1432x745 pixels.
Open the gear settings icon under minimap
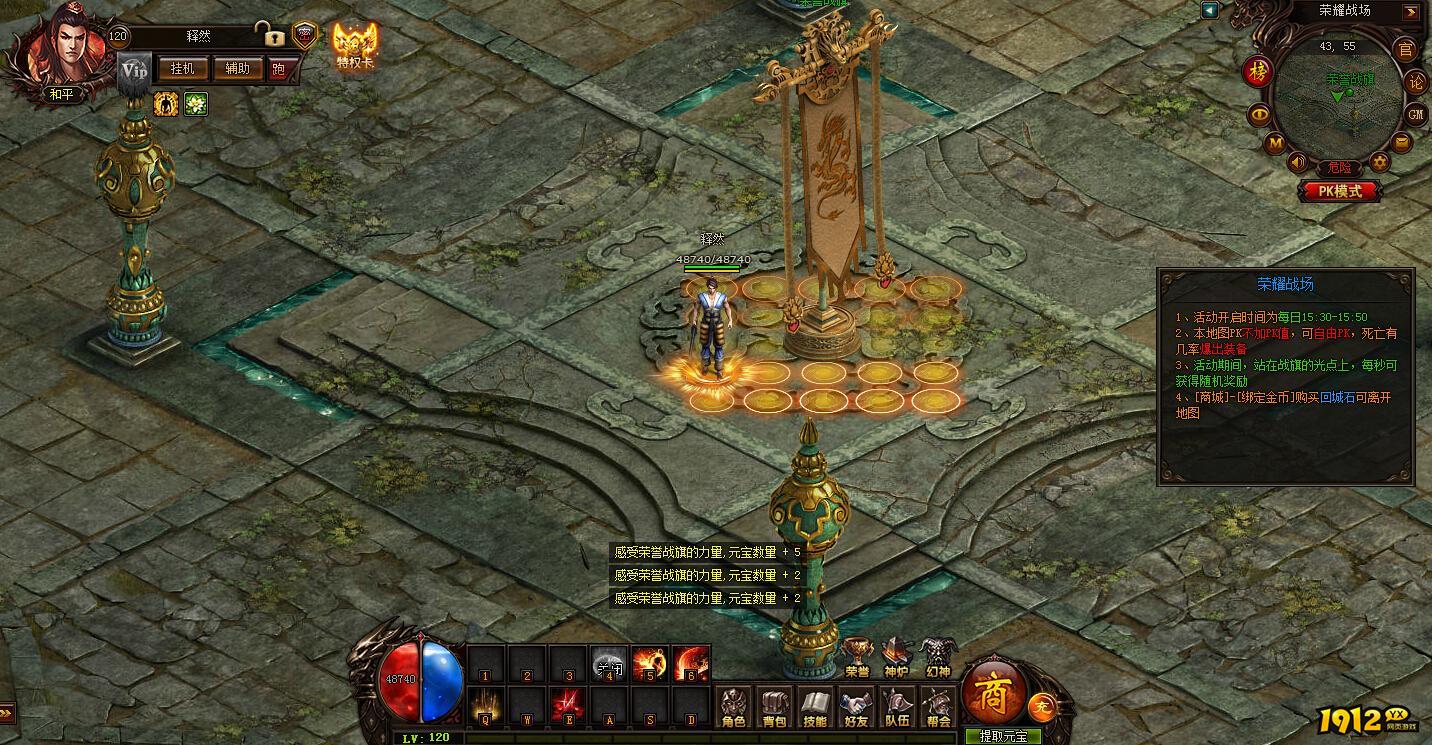point(1380,162)
